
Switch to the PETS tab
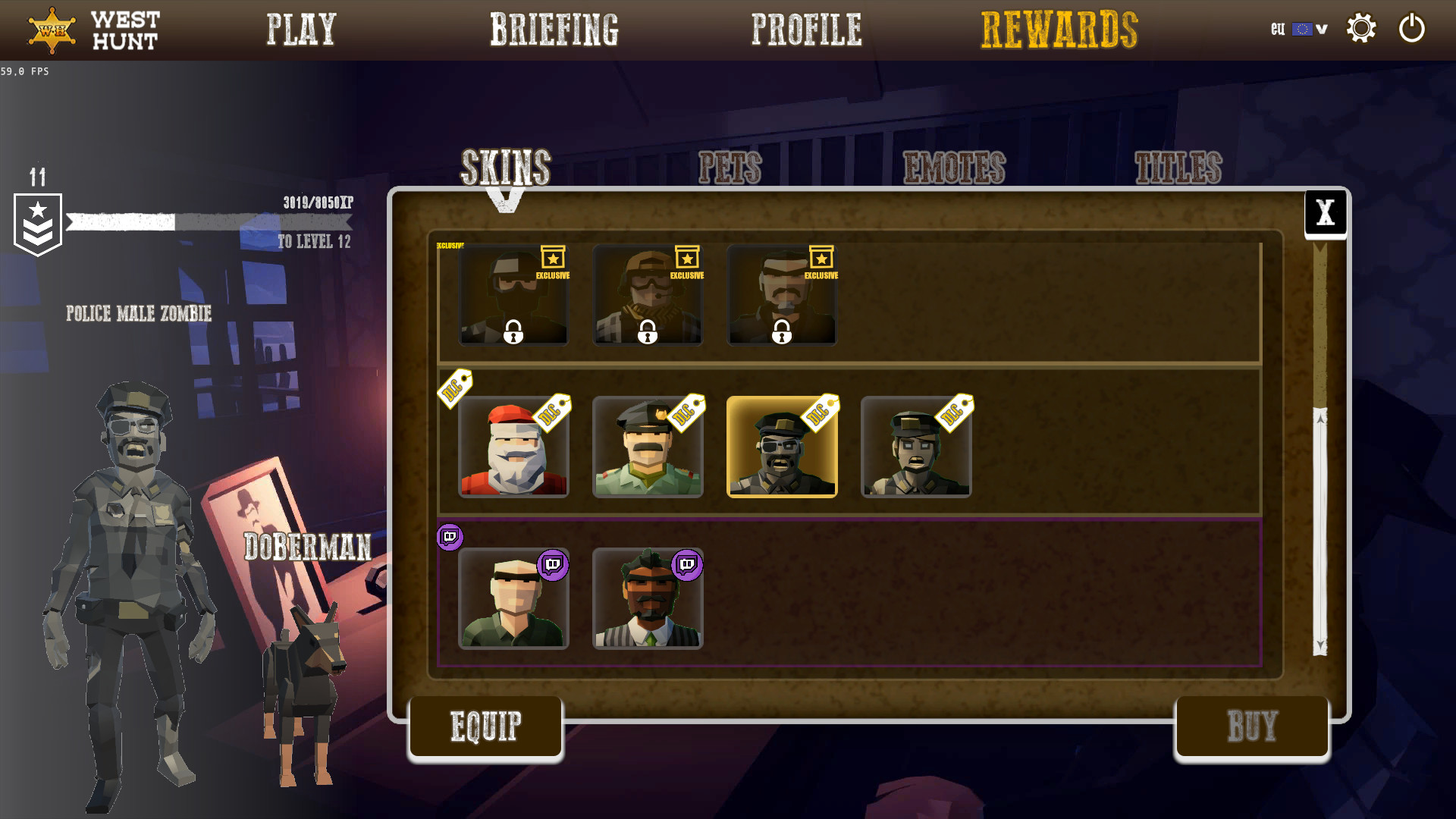[x=730, y=165]
